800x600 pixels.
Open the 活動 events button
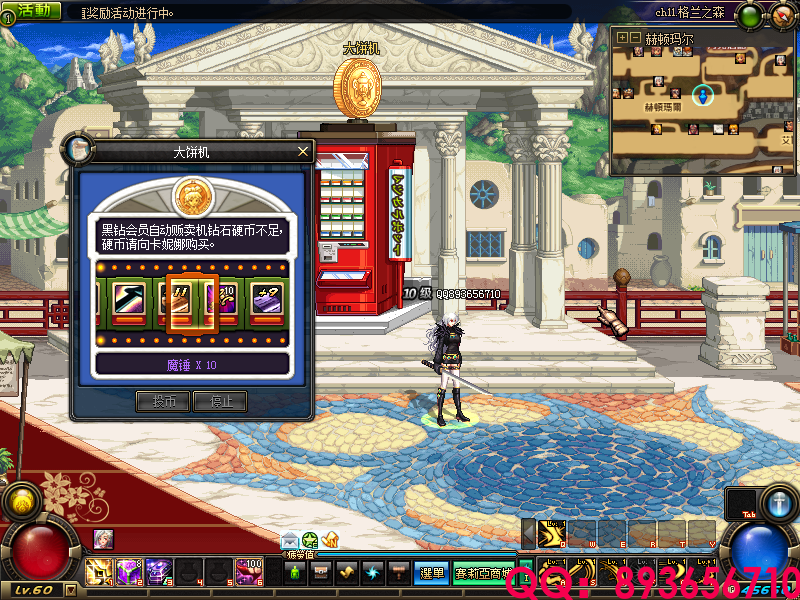pos(31,10)
